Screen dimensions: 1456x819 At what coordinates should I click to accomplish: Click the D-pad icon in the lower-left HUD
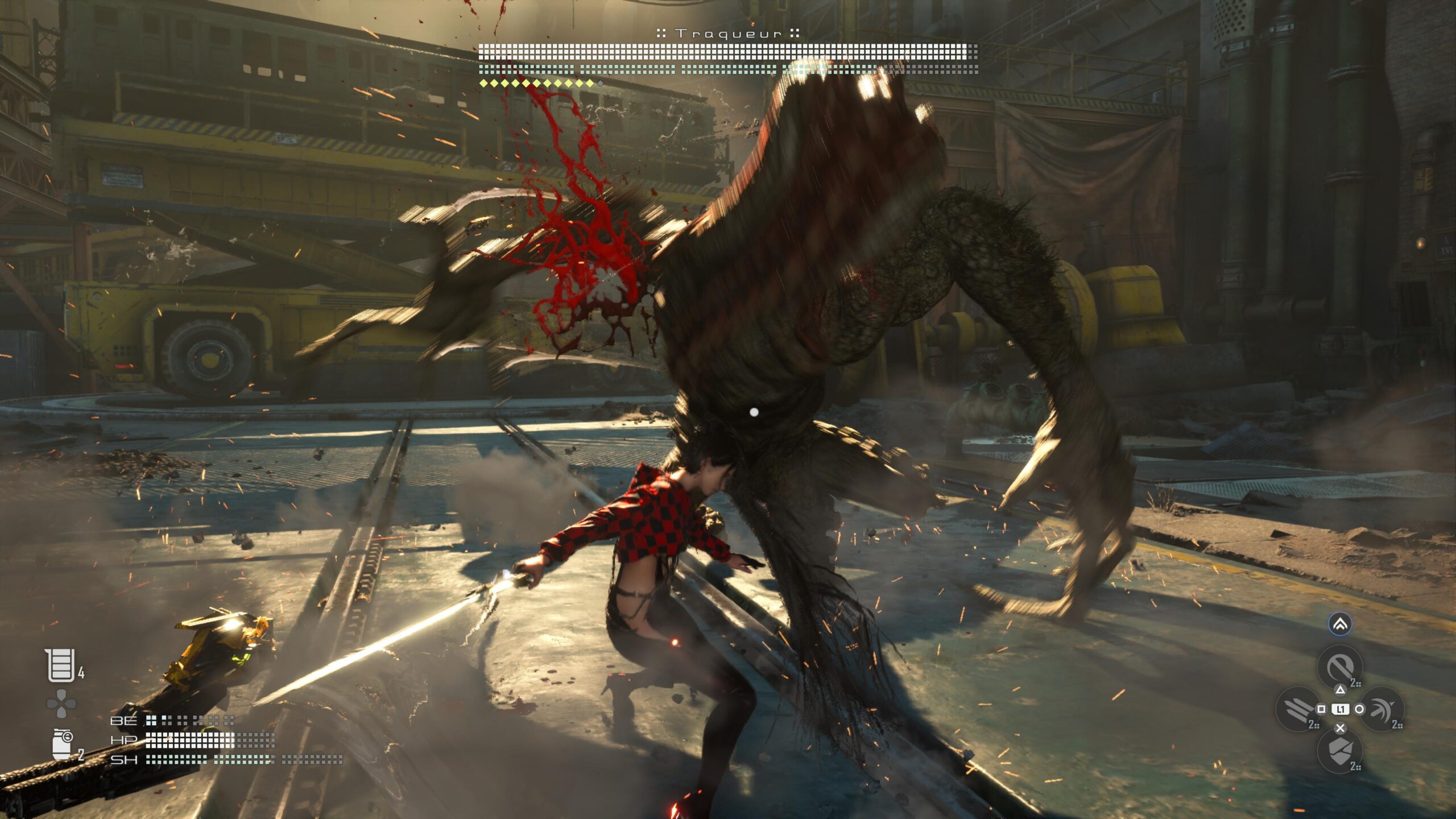click(61, 703)
